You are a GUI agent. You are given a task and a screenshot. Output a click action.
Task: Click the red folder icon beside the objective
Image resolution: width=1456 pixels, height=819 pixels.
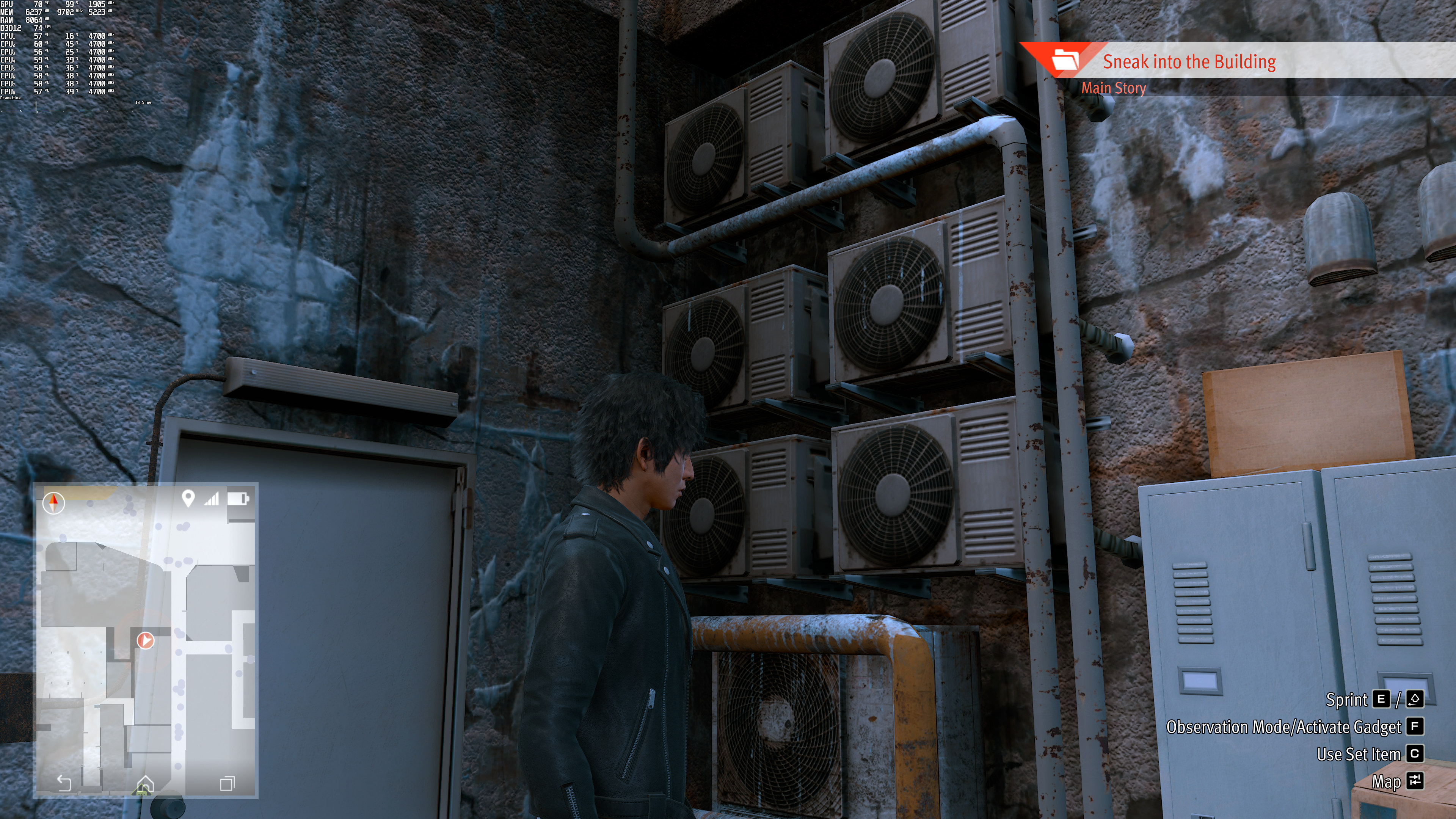coord(1065,60)
